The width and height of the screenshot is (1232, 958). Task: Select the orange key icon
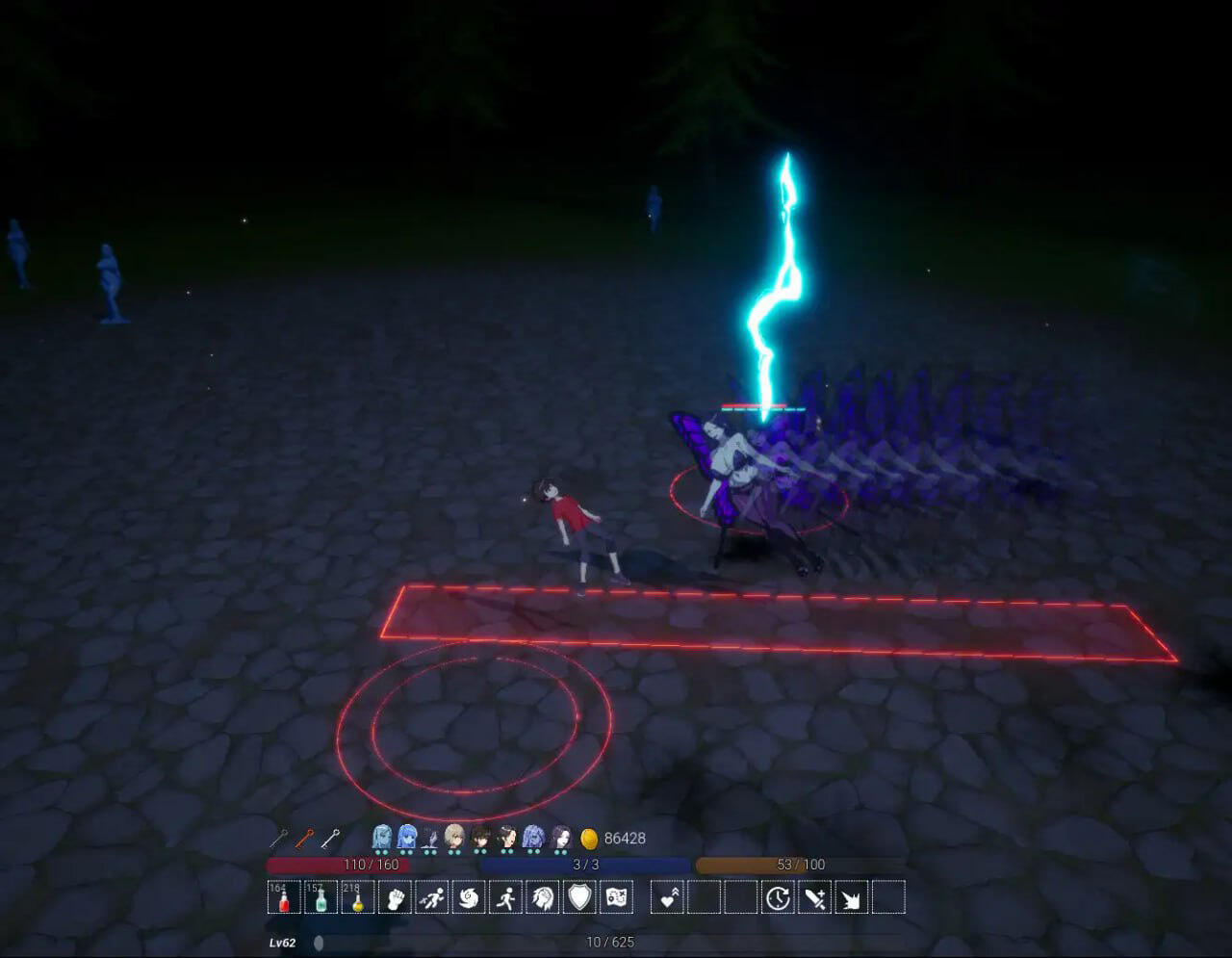(304, 839)
